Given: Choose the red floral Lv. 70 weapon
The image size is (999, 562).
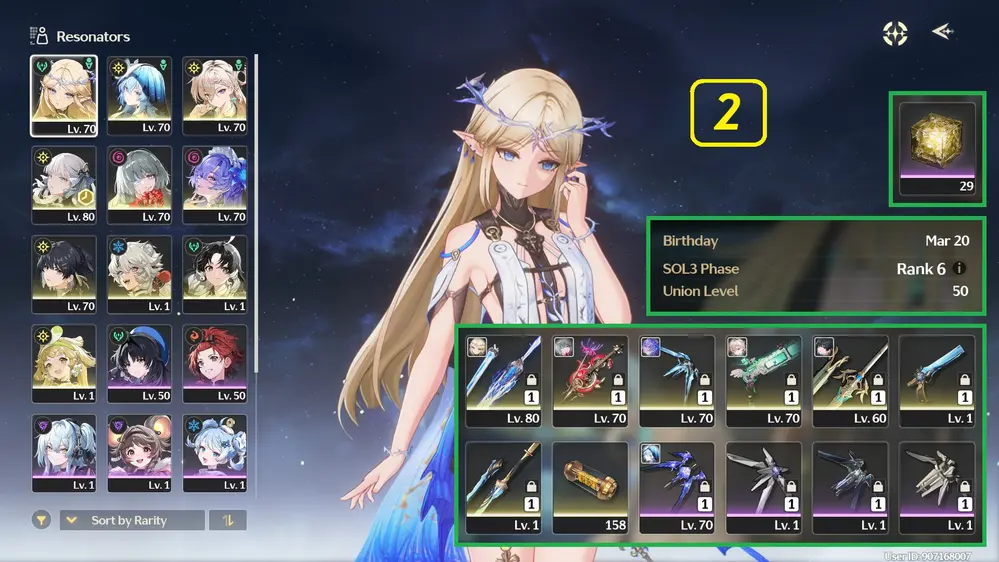Looking at the screenshot, I should (x=590, y=379).
